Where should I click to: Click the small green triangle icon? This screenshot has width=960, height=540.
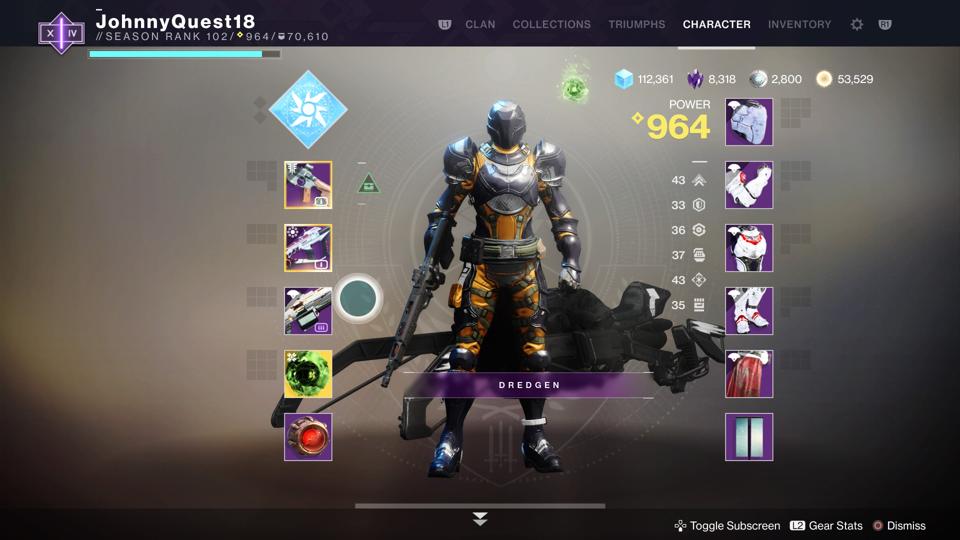(369, 183)
